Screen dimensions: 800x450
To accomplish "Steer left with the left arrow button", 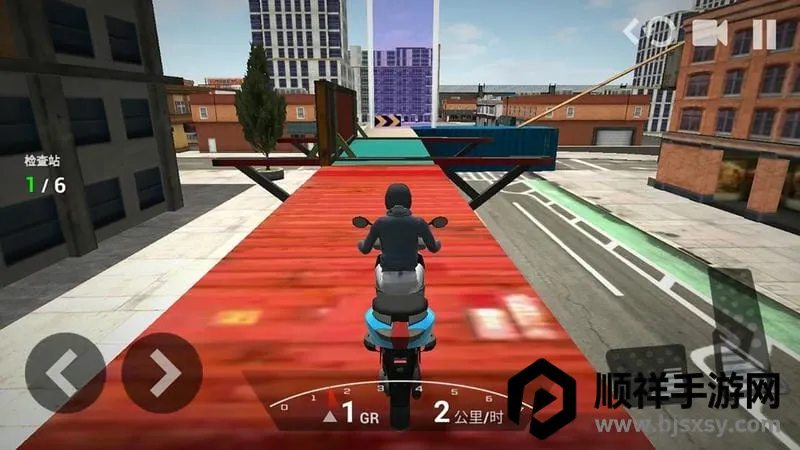I will point(65,373).
